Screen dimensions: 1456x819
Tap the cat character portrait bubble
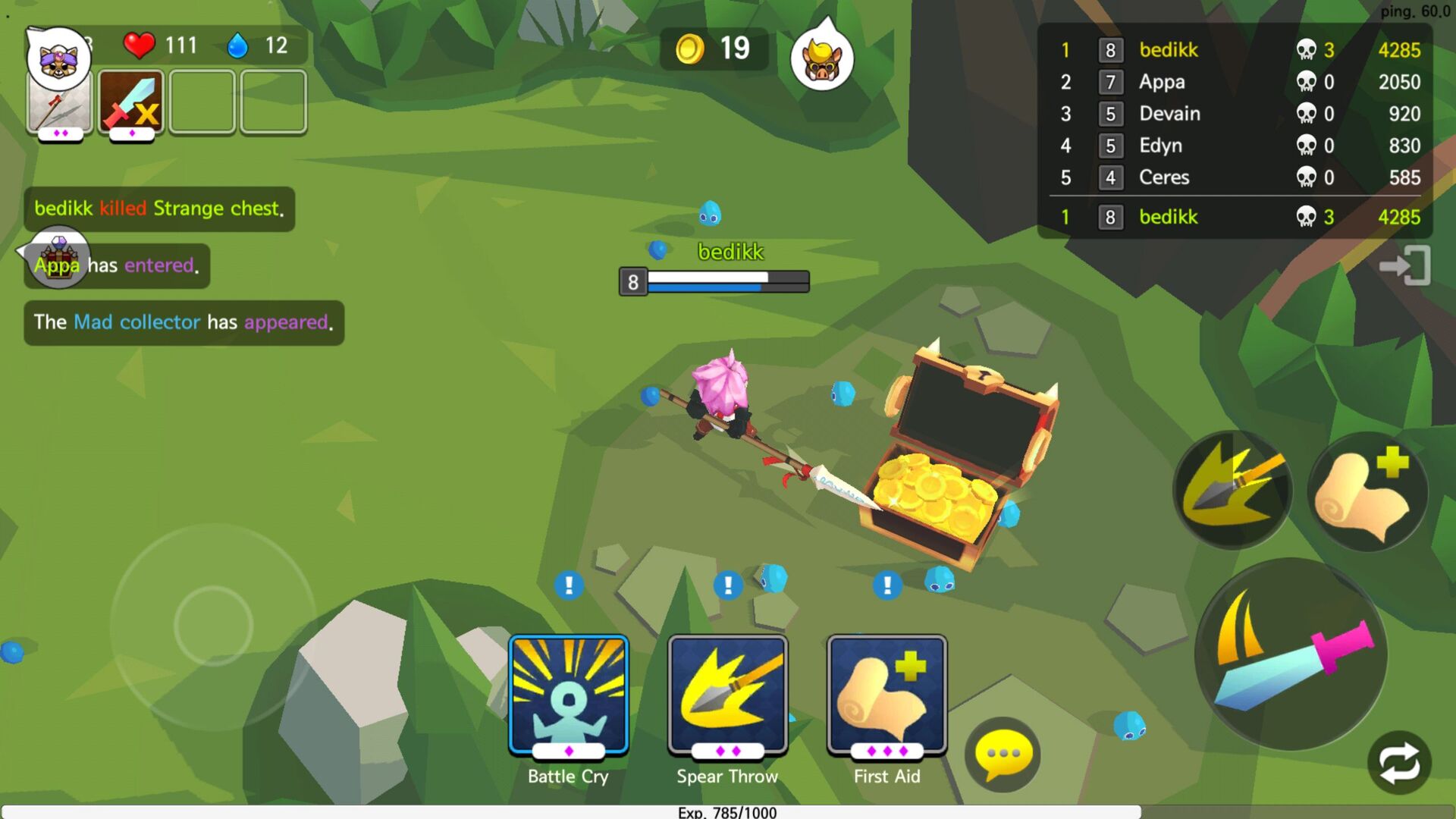[58, 57]
